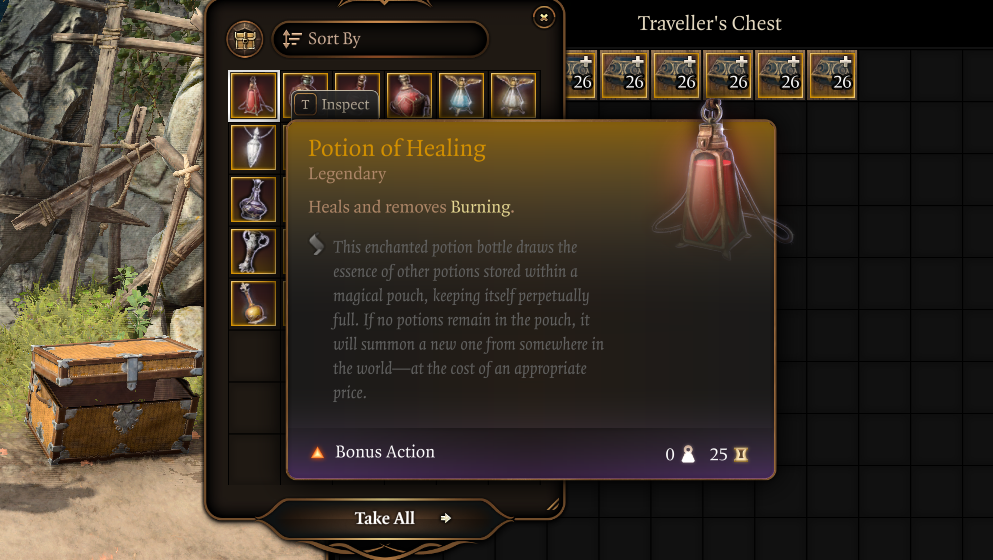Select the golden orb potion slot

(x=254, y=303)
